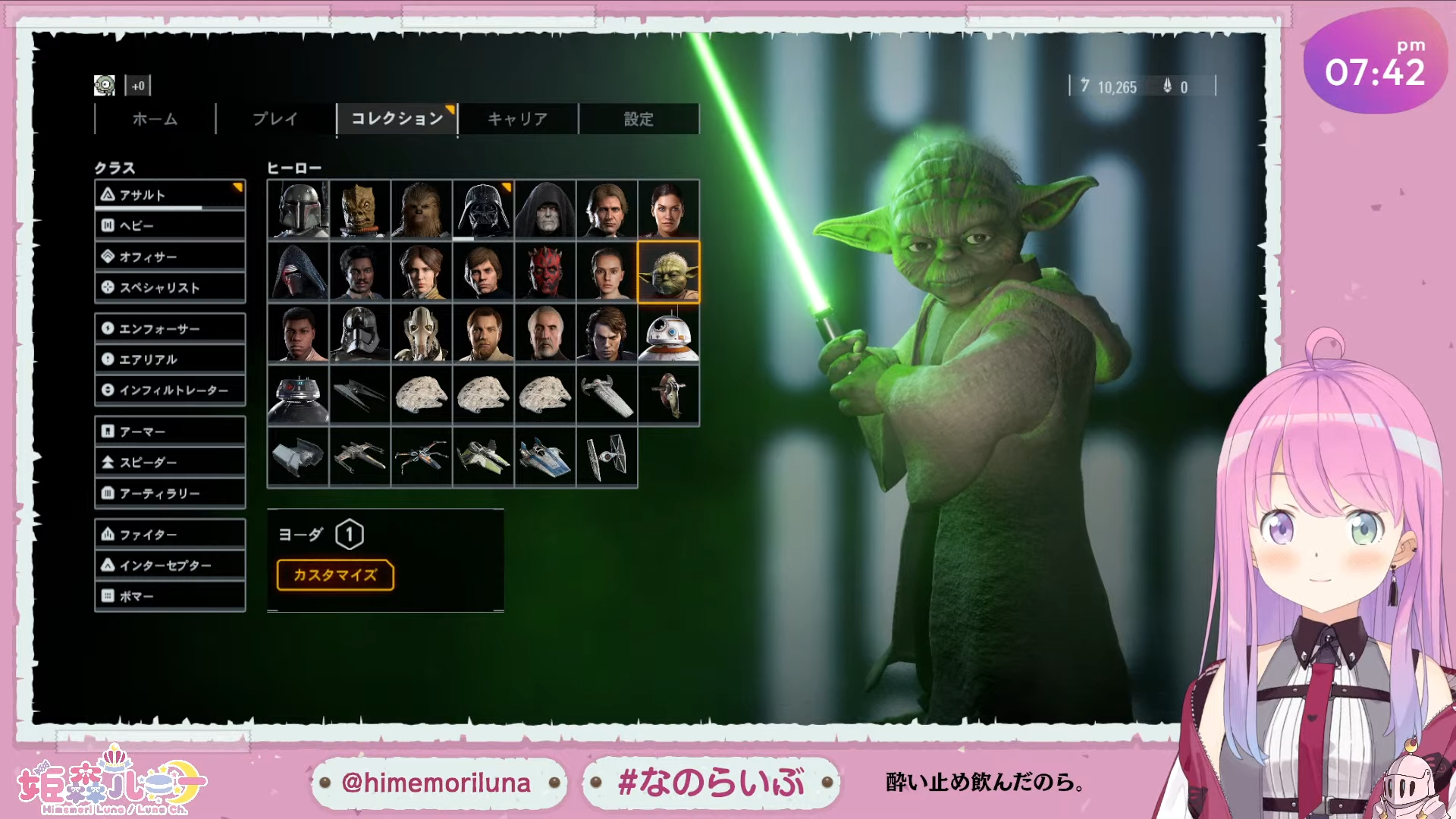Select the ボマー class entry
The image size is (1456, 819).
170,596
